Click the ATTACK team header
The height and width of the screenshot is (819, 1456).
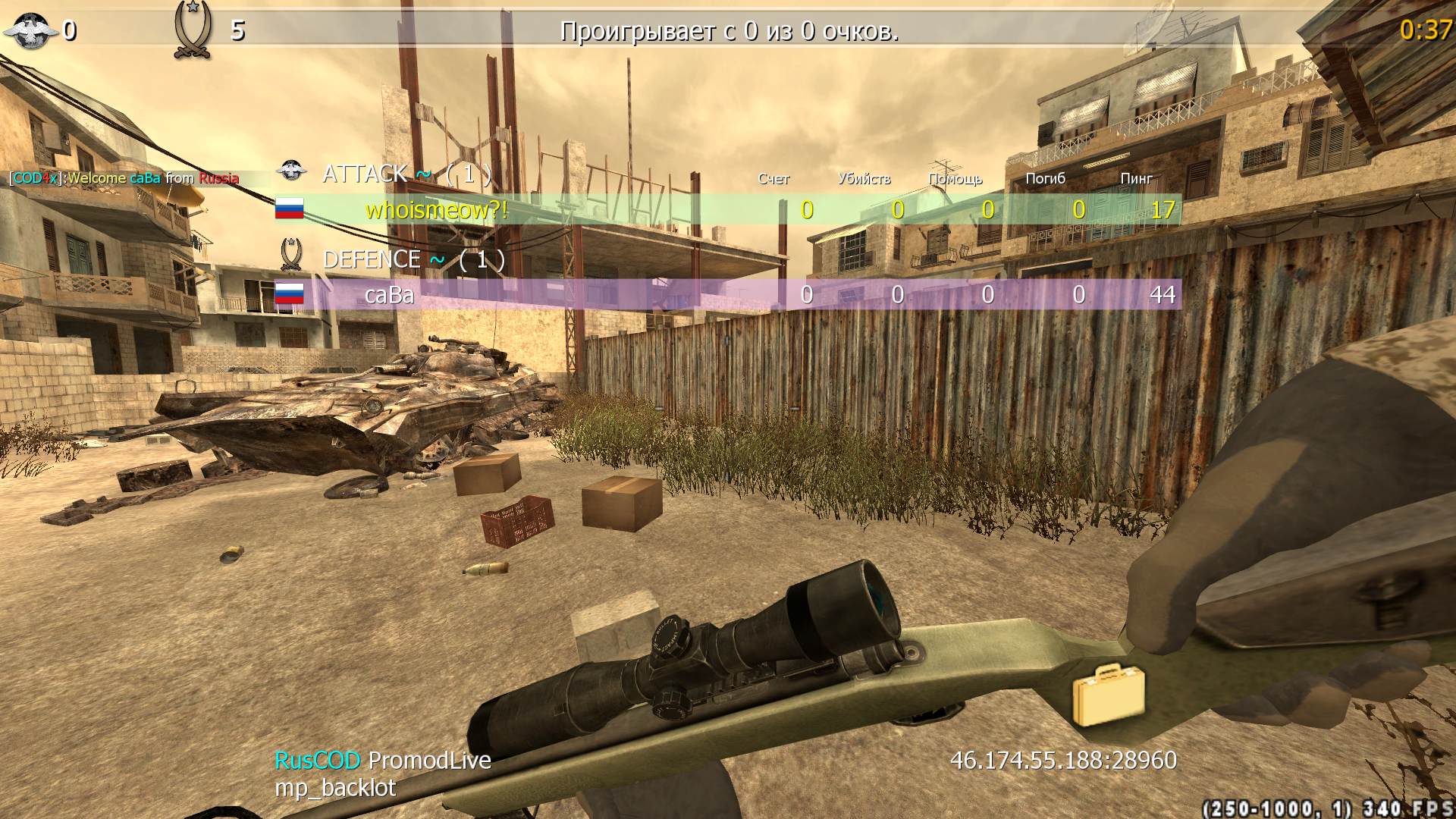pos(366,174)
